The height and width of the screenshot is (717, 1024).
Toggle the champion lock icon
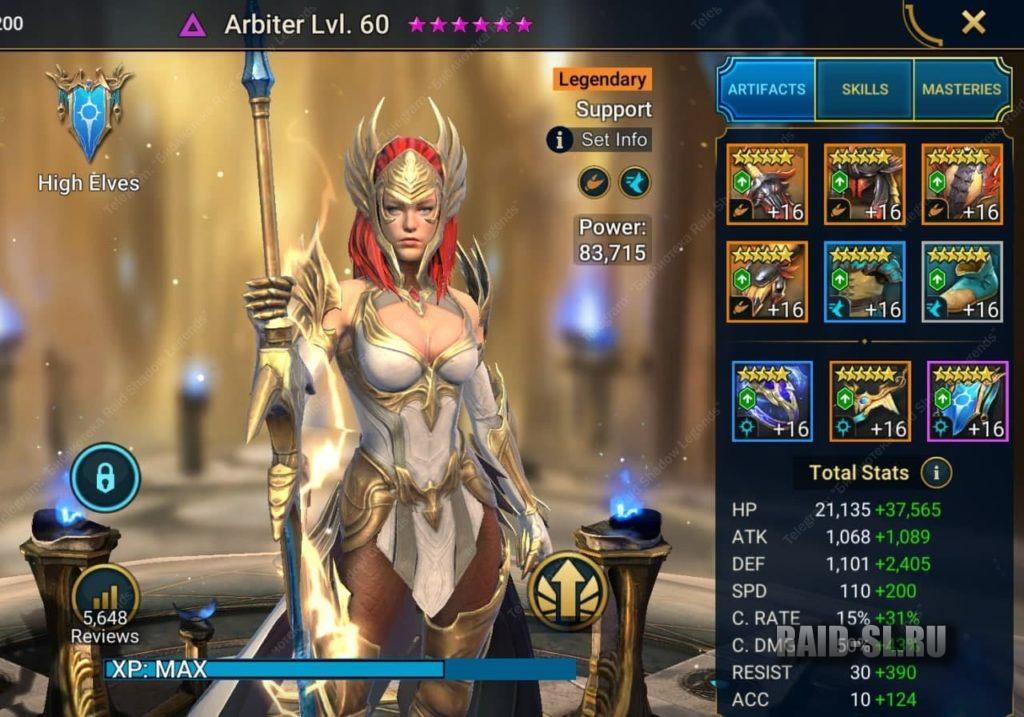coord(105,478)
